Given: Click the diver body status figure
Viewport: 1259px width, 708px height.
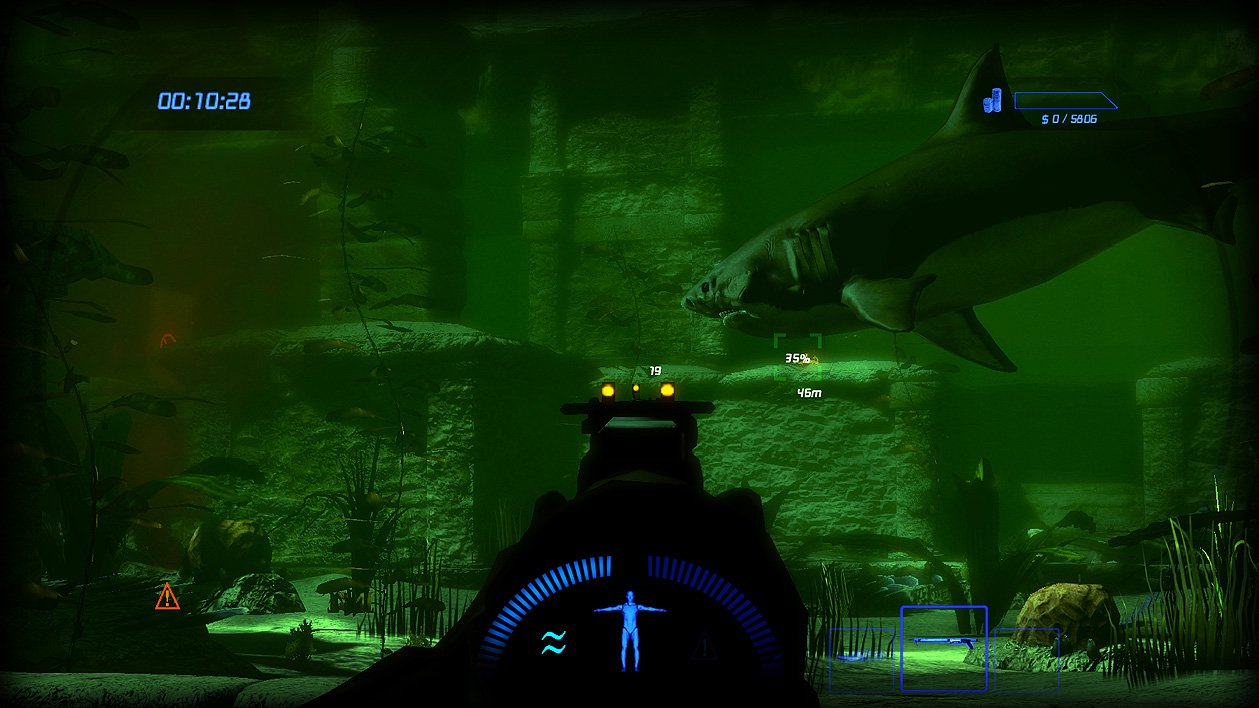Looking at the screenshot, I should [x=630, y=629].
